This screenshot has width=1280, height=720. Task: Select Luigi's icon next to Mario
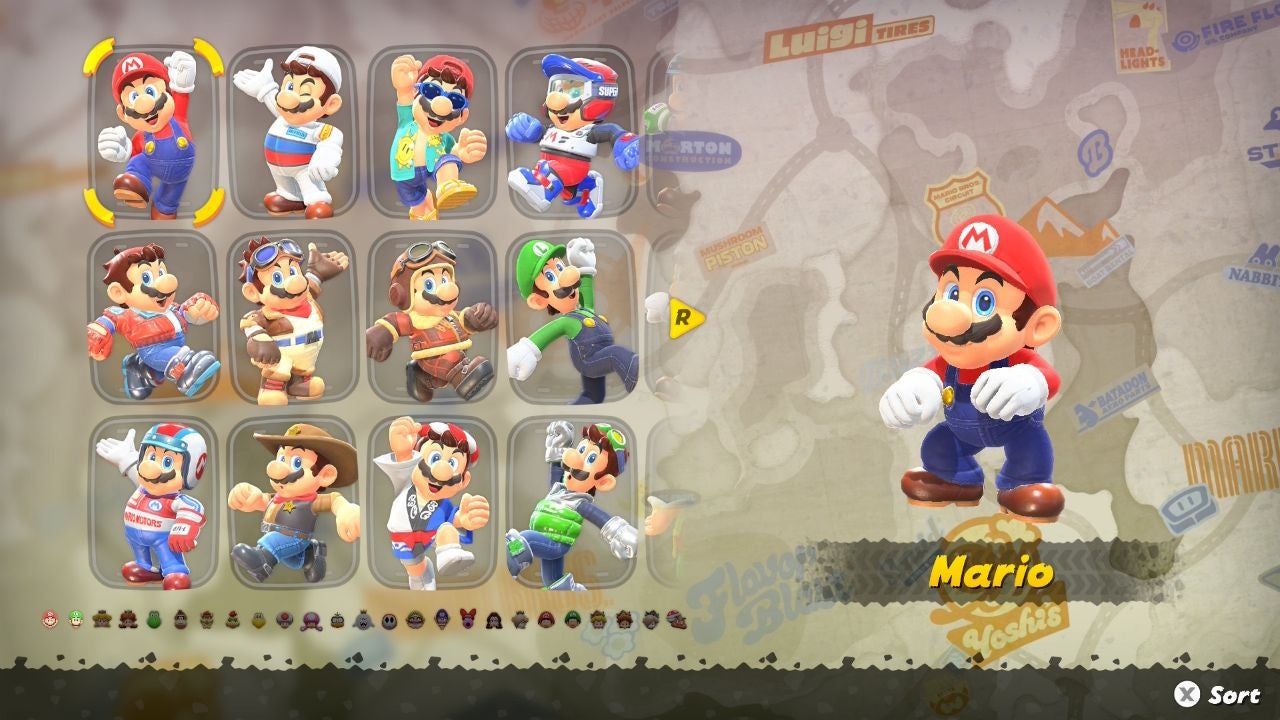click(x=76, y=620)
